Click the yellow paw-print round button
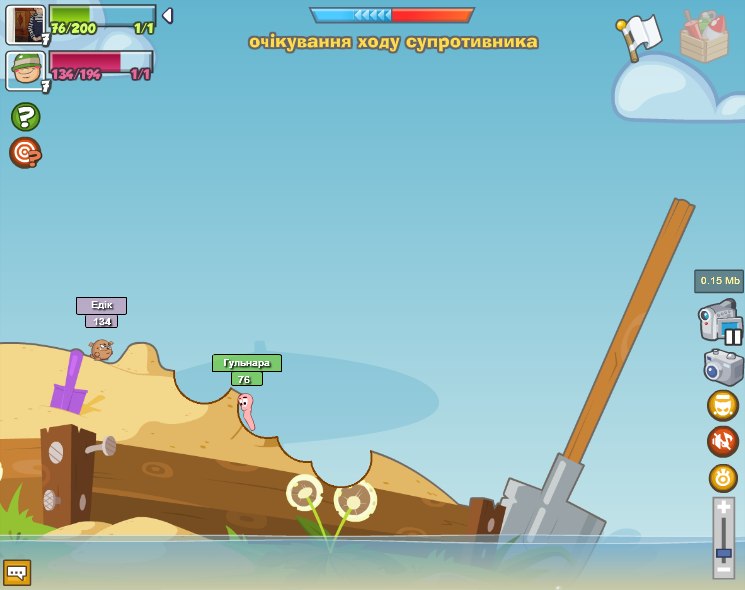This screenshot has width=745, height=590. (x=723, y=477)
